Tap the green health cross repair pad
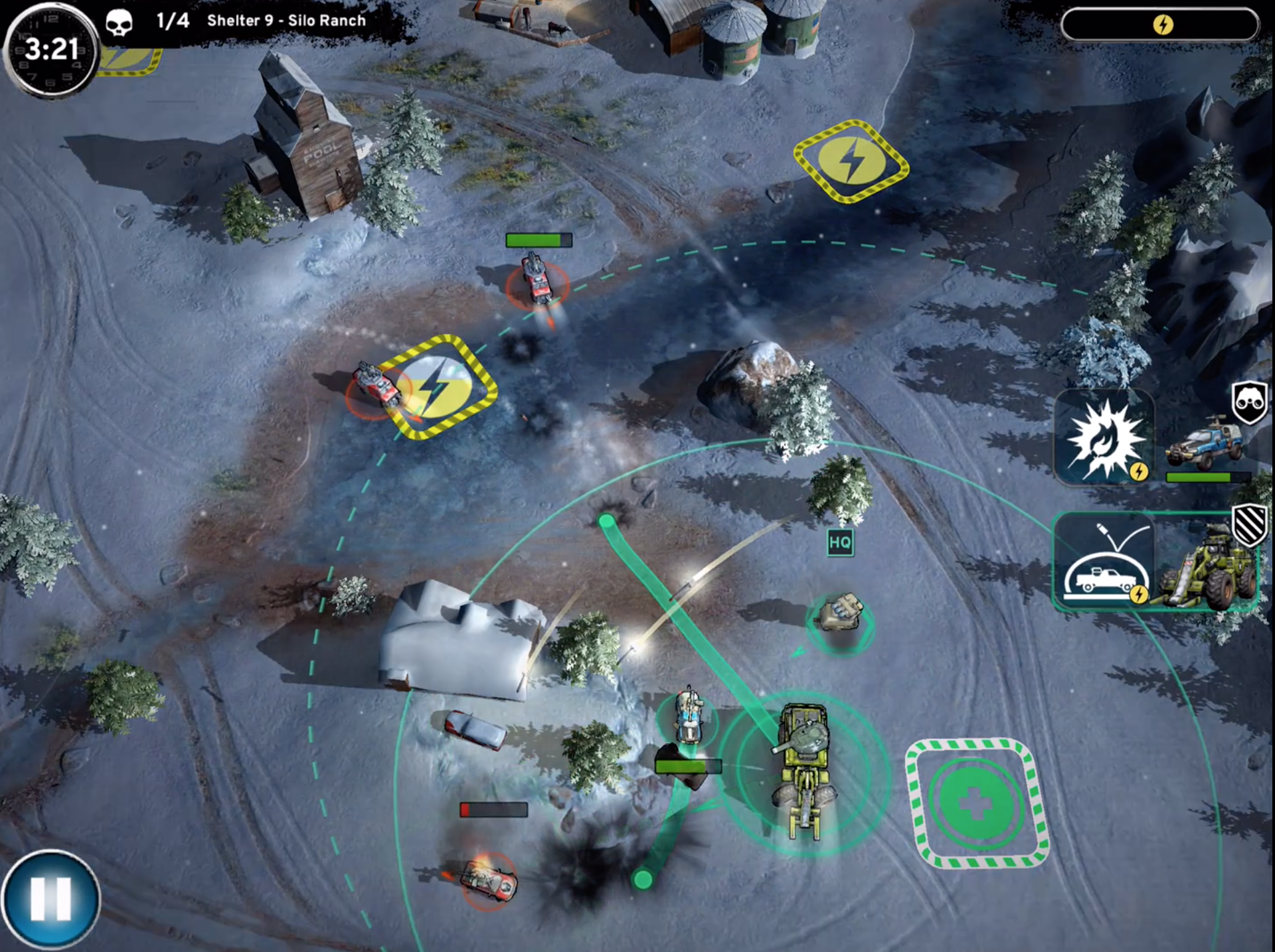Image resolution: width=1275 pixels, height=952 pixels. pyautogui.click(x=975, y=803)
